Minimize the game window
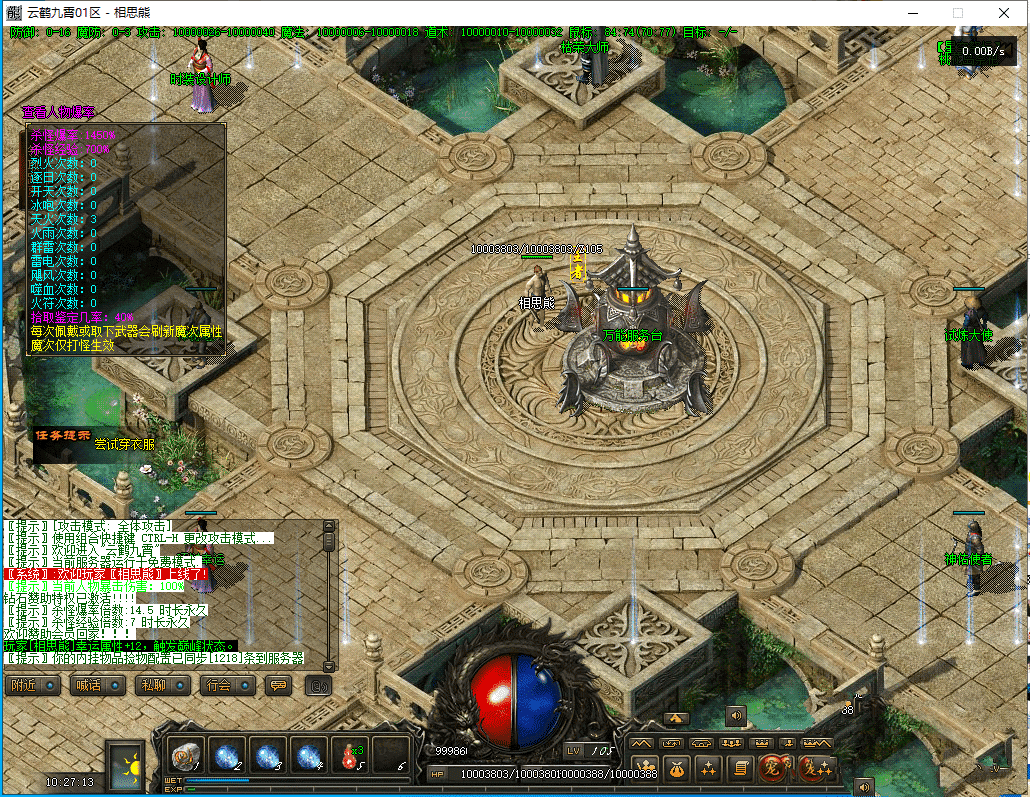 pyautogui.click(x=912, y=13)
